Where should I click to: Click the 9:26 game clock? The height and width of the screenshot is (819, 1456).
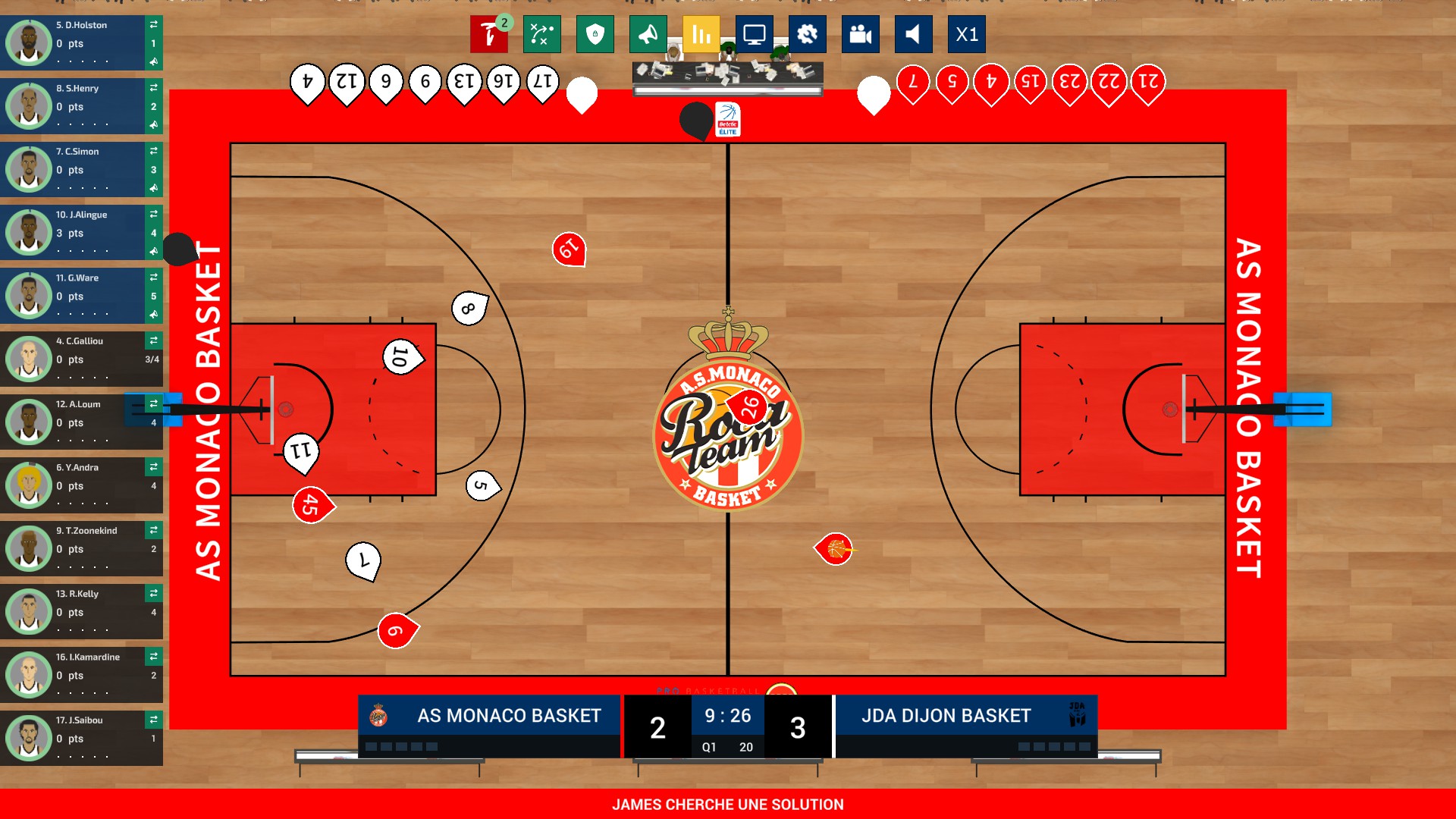(726, 714)
